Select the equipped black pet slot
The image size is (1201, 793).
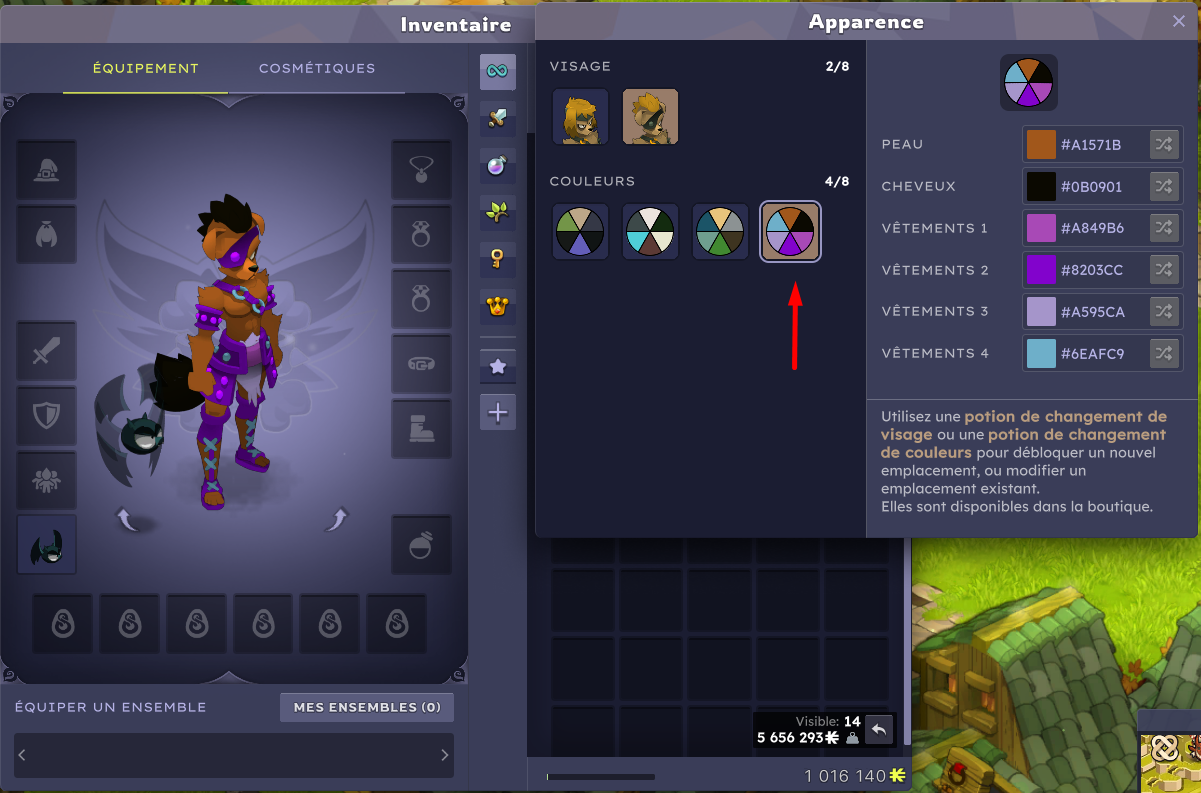pos(46,545)
